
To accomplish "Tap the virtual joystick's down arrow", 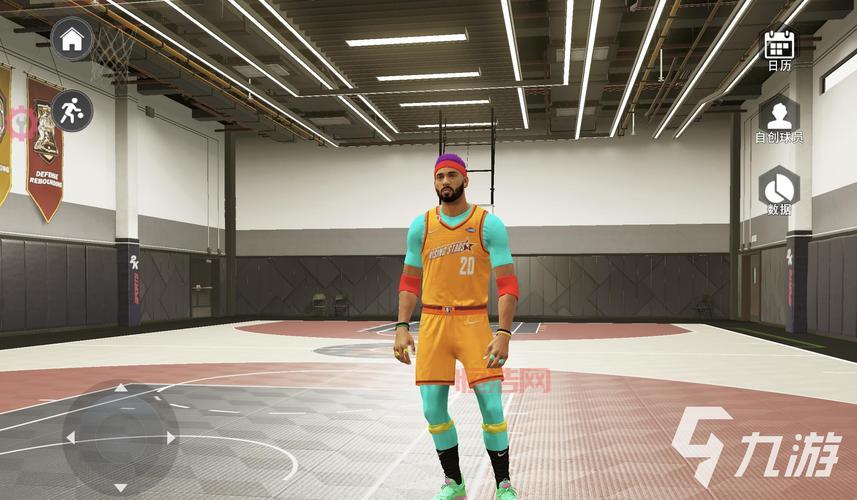I will click(121, 487).
